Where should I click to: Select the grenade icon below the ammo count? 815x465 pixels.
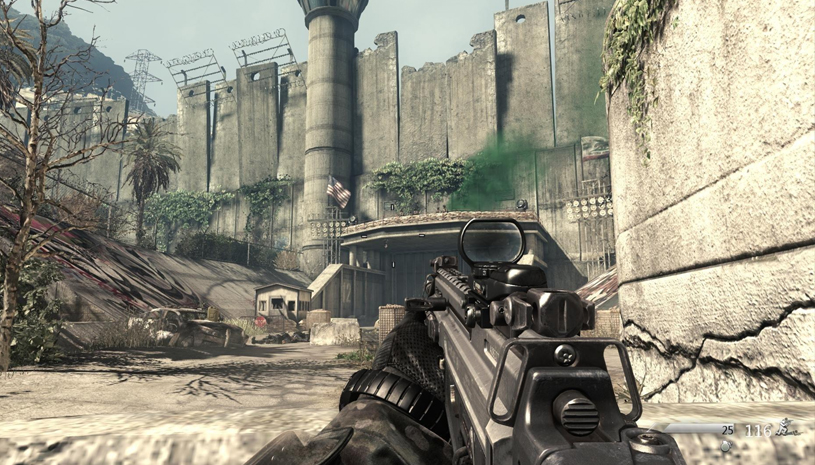[725, 446]
